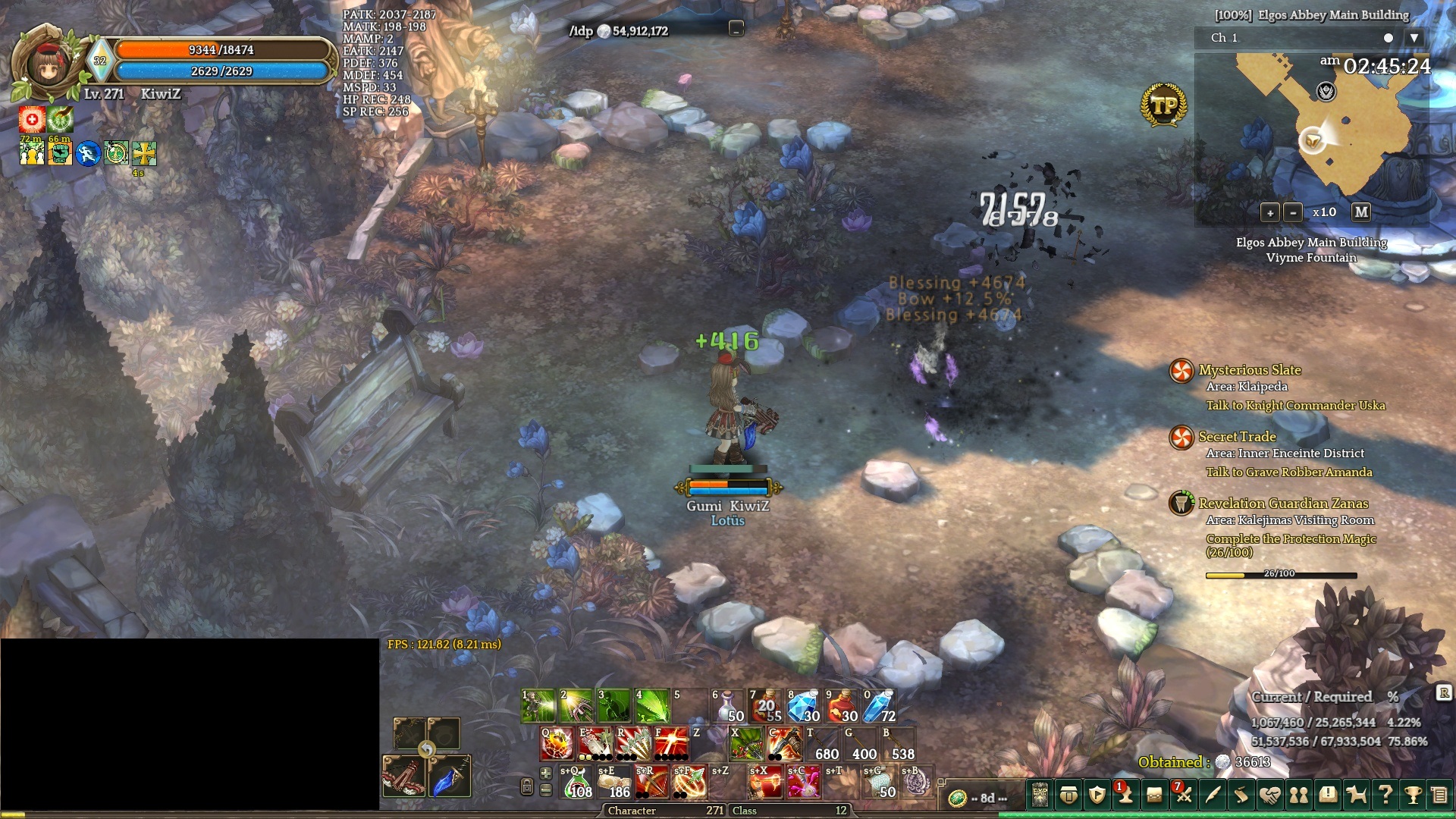This screenshot has height=819, width=1456.
Task: Activate the arrow volley skill on R
Action: point(633,744)
